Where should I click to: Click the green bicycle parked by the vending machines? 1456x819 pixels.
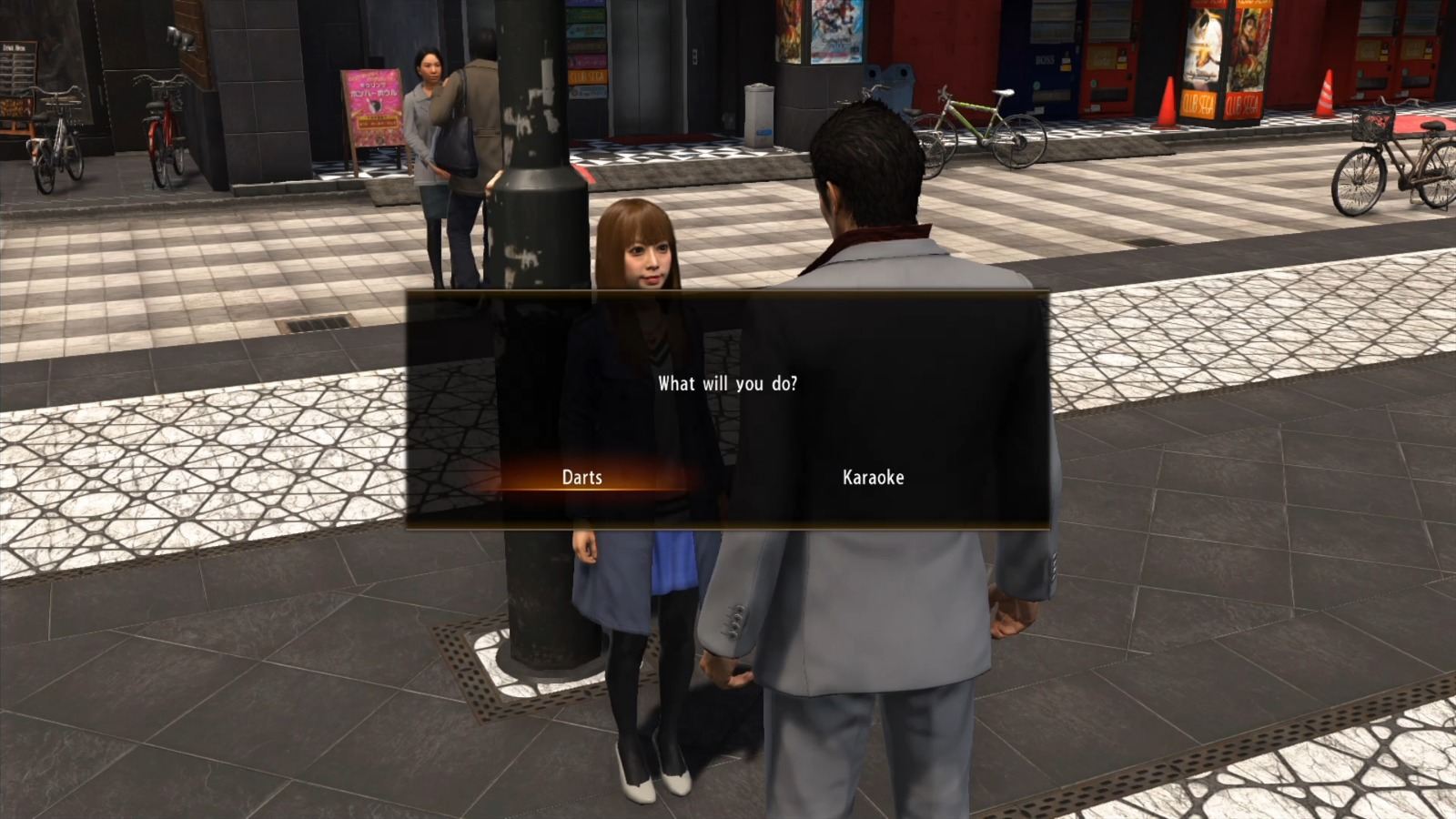click(969, 118)
